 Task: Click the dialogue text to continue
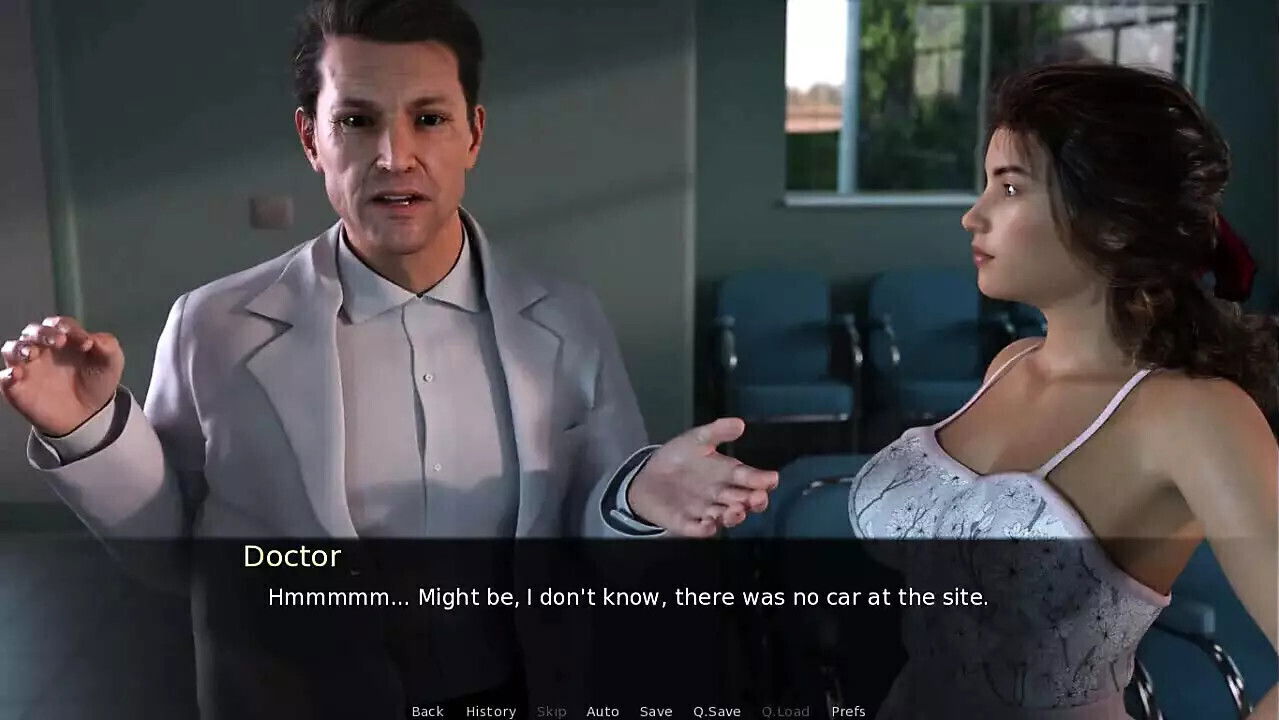627,598
